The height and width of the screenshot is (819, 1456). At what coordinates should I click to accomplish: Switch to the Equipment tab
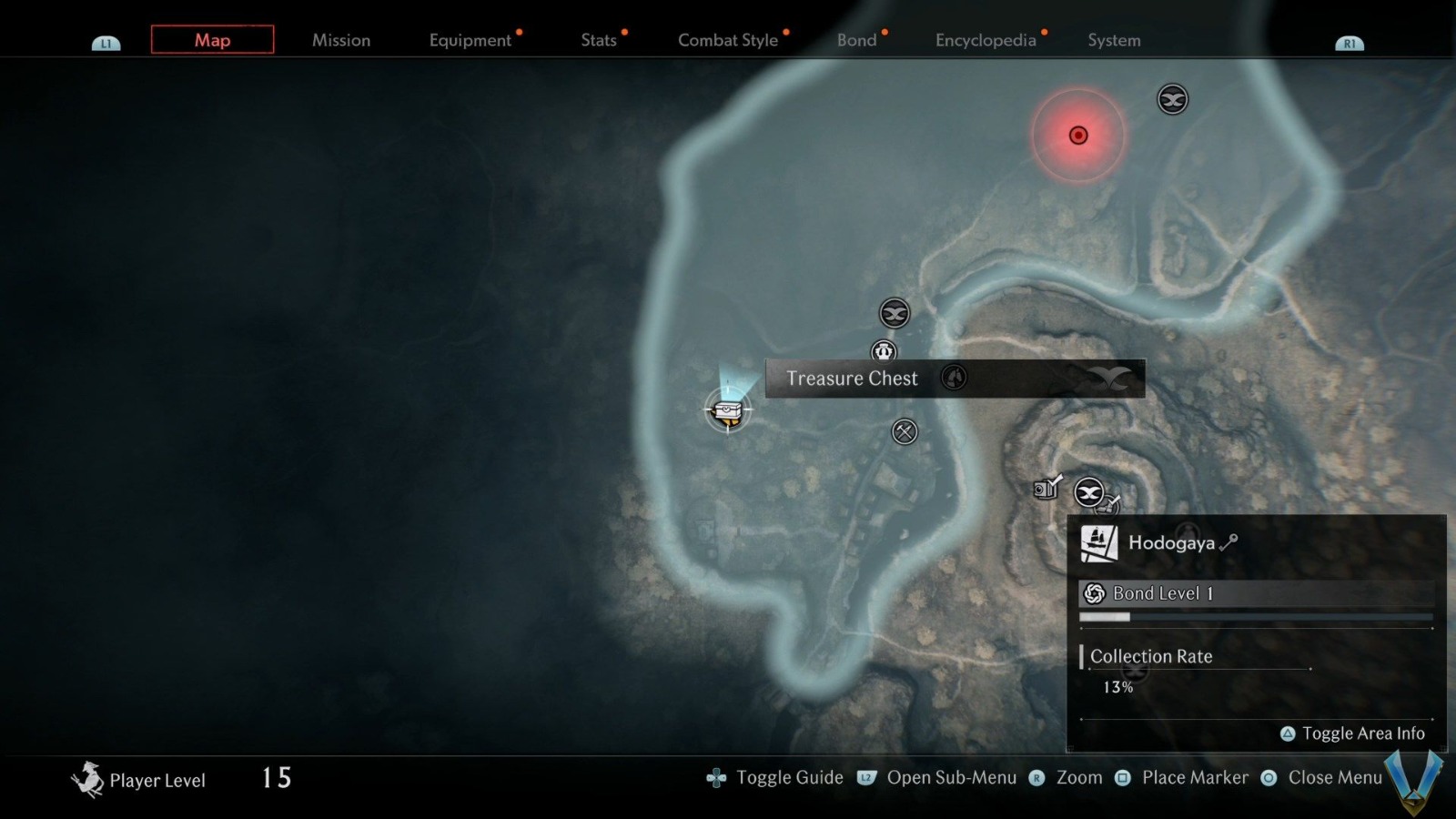(x=470, y=40)
